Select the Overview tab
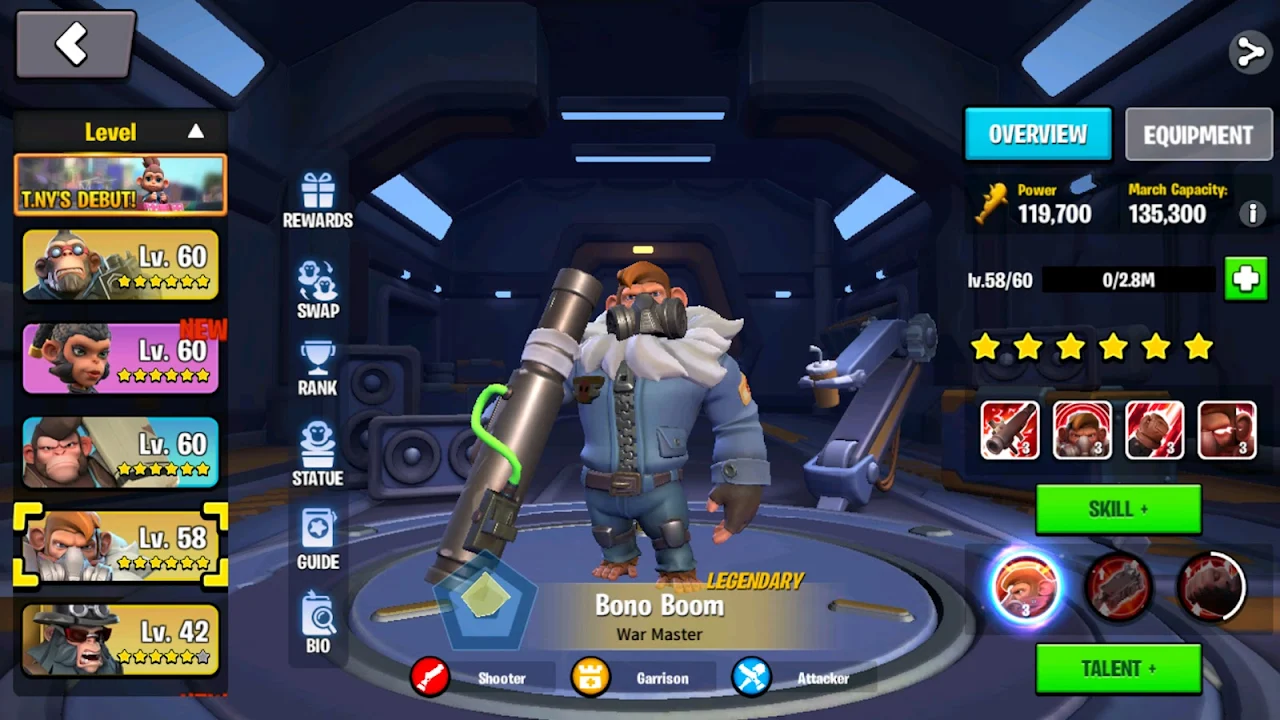 coord(1038,134)
